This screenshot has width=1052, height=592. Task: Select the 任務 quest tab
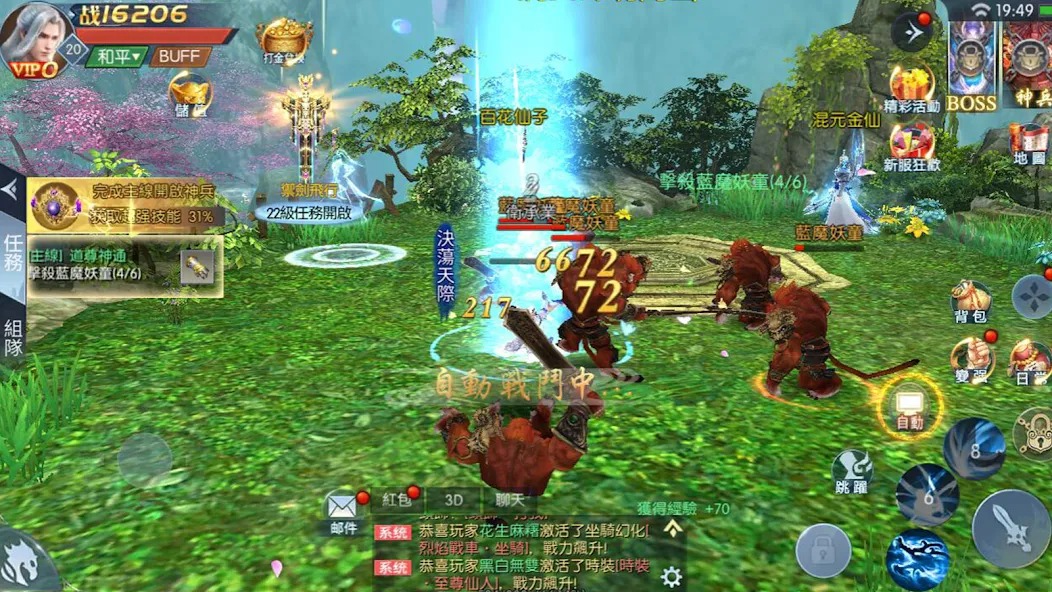pyautogui.click(x=13, y=254)
